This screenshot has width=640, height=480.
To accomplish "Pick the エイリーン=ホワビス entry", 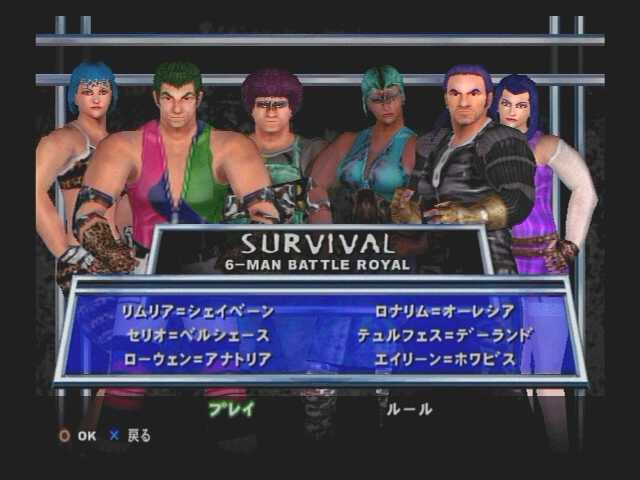I will (x=445, y=359).
